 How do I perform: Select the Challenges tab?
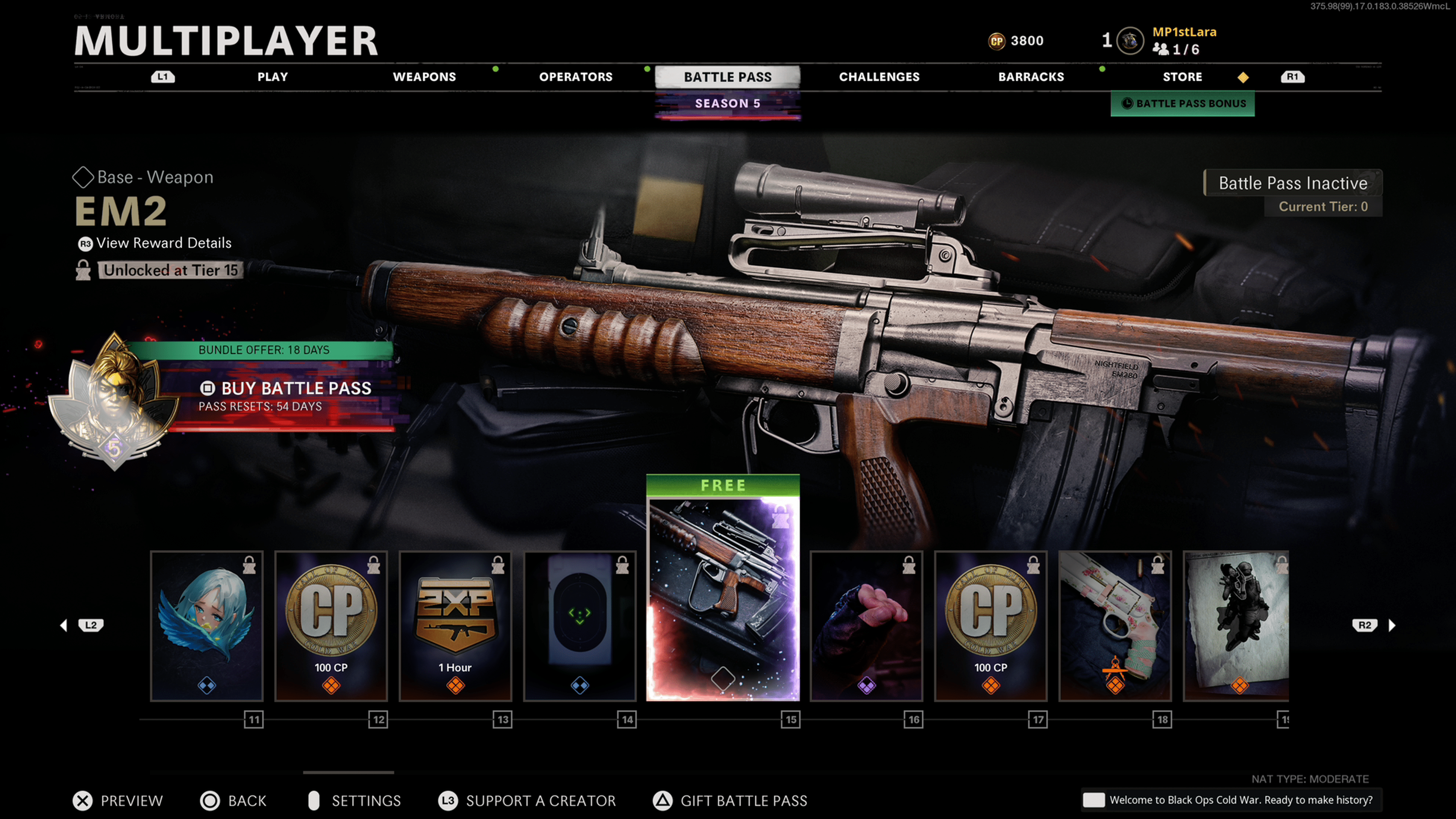pyautogui.click(x=879, y=77)
